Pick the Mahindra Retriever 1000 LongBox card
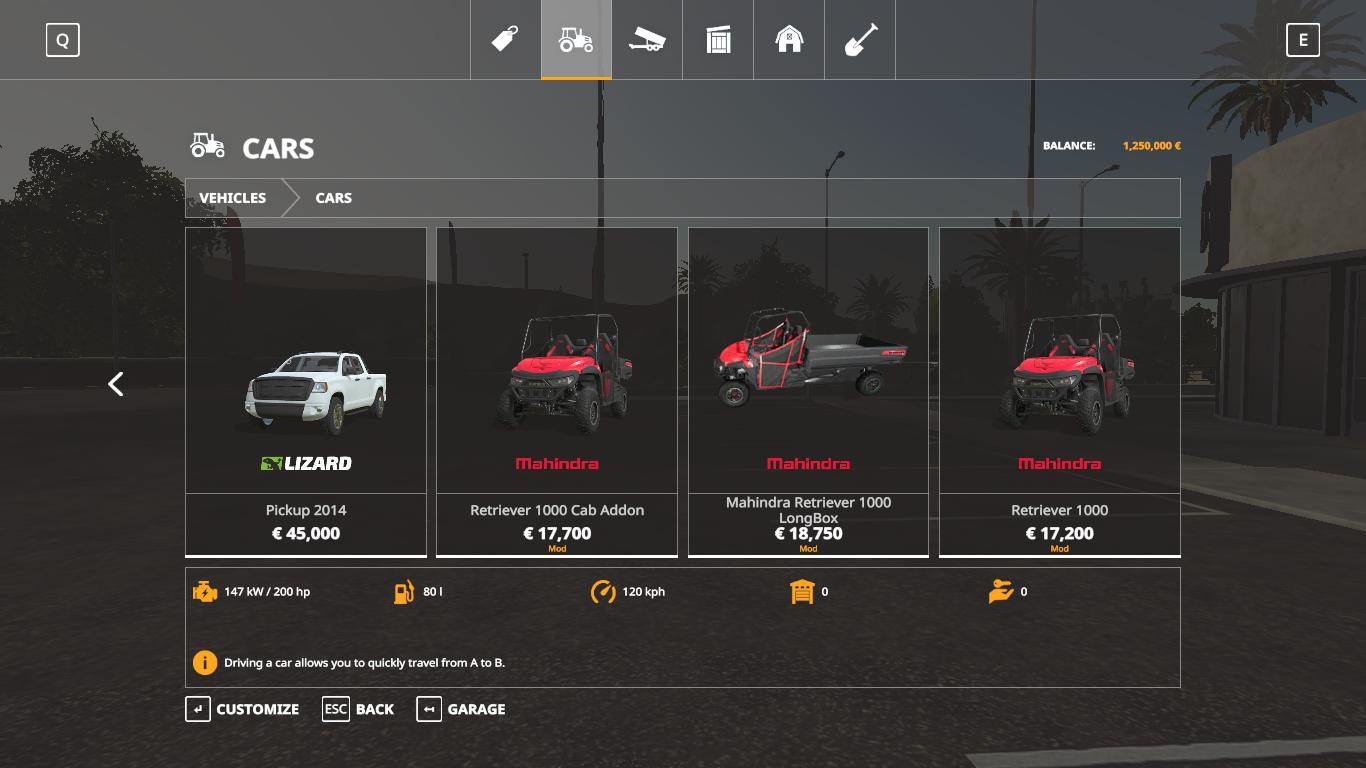The width and height of the screenshot is (1366, 768). click(808, 392)
